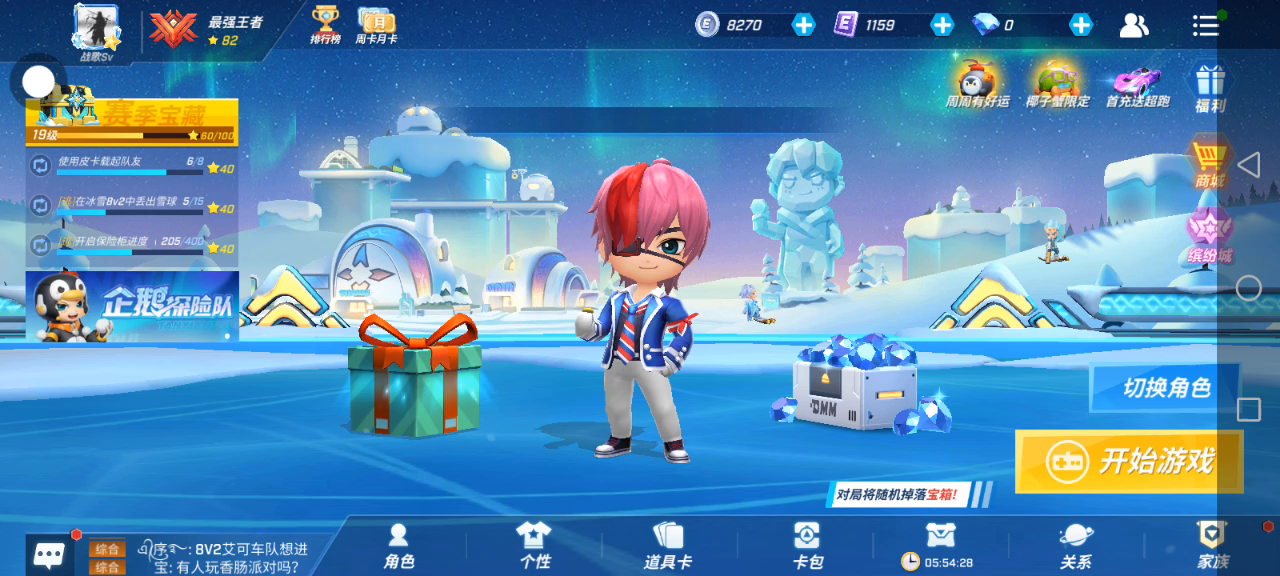
Task: Open the 个性 customization menu
Action: (535, 546)
